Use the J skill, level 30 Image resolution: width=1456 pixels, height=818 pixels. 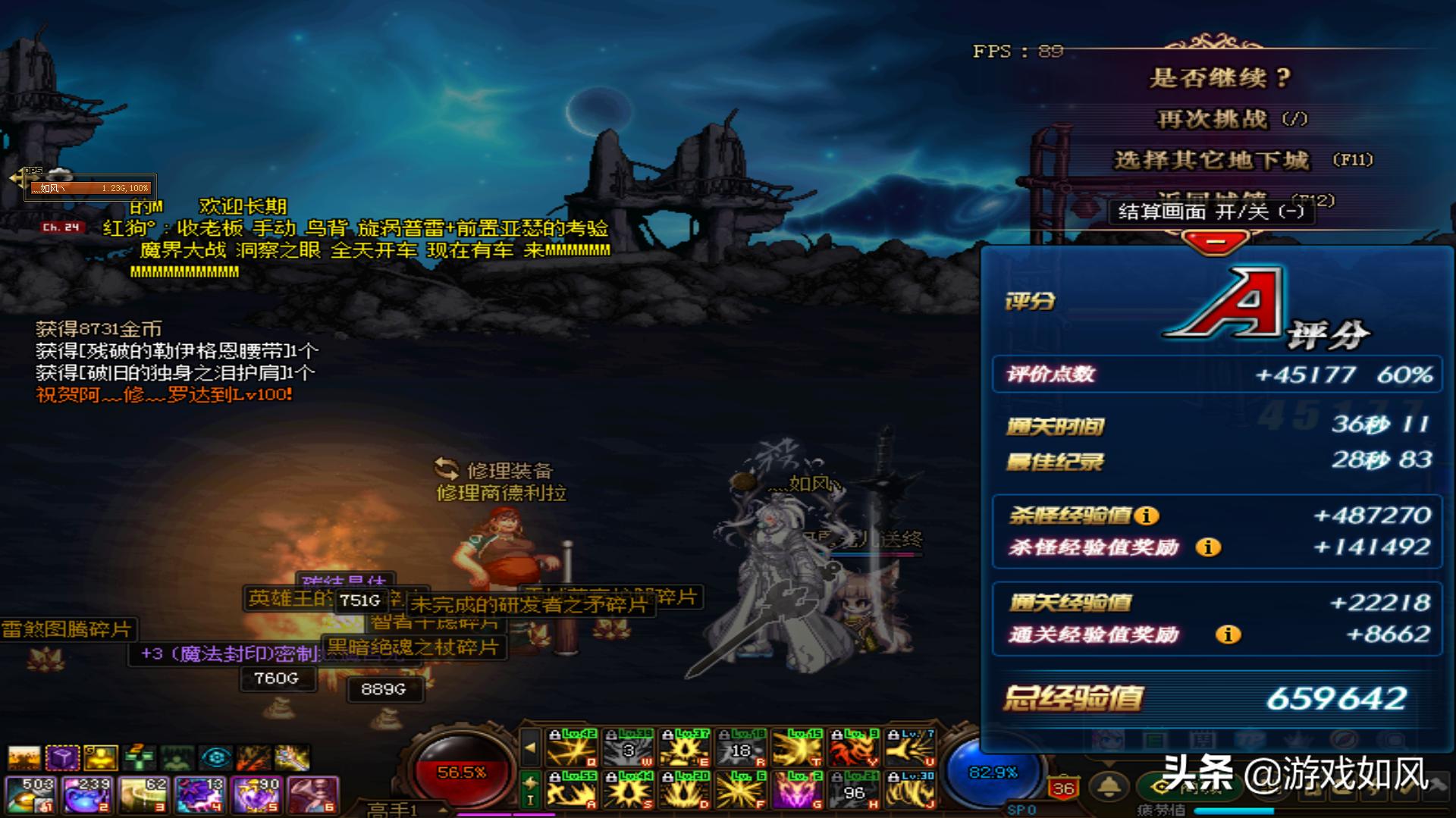(x=910, y=790)
